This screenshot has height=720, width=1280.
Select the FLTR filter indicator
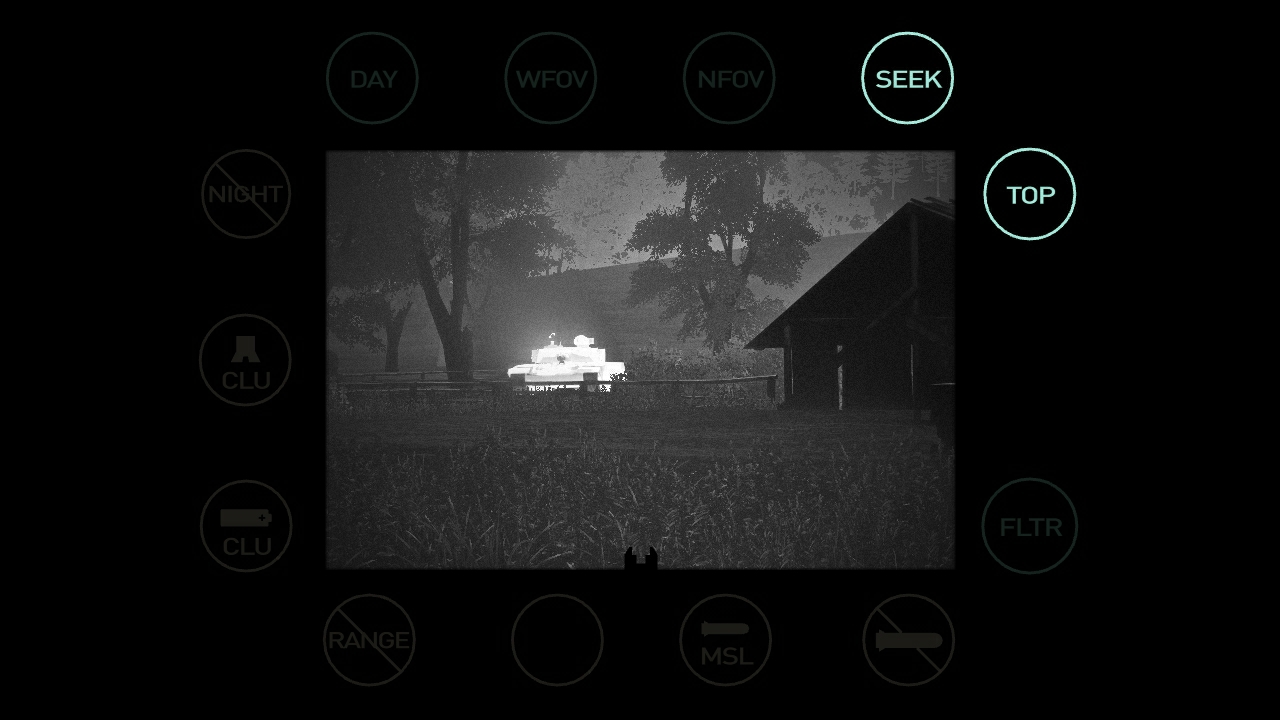click(1029, 526)
